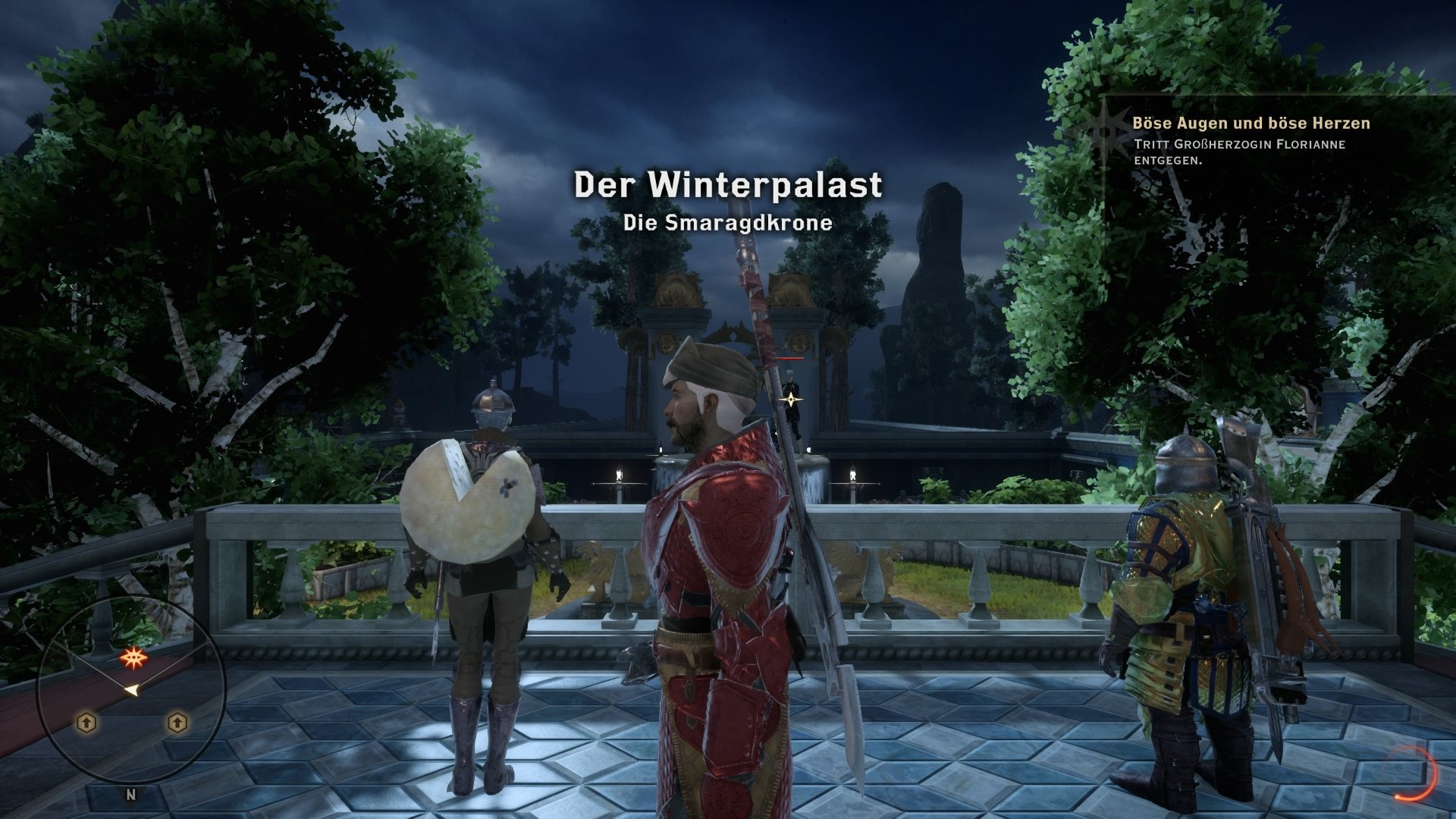Click the N north indicator below the minimap
This screenshot has width=1456, height=819.
point(130,794)
